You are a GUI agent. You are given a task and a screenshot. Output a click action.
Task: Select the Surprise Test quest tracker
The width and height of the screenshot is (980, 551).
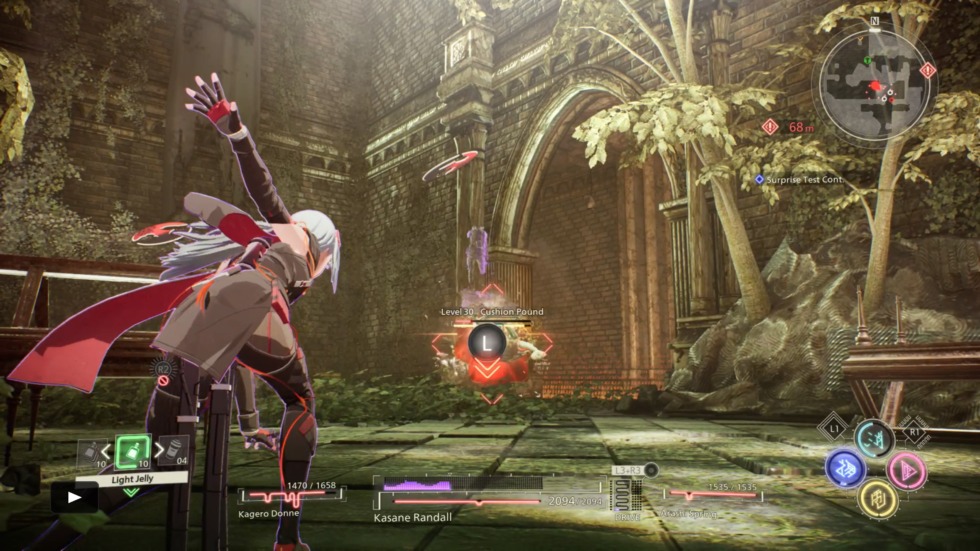point(800,180)
